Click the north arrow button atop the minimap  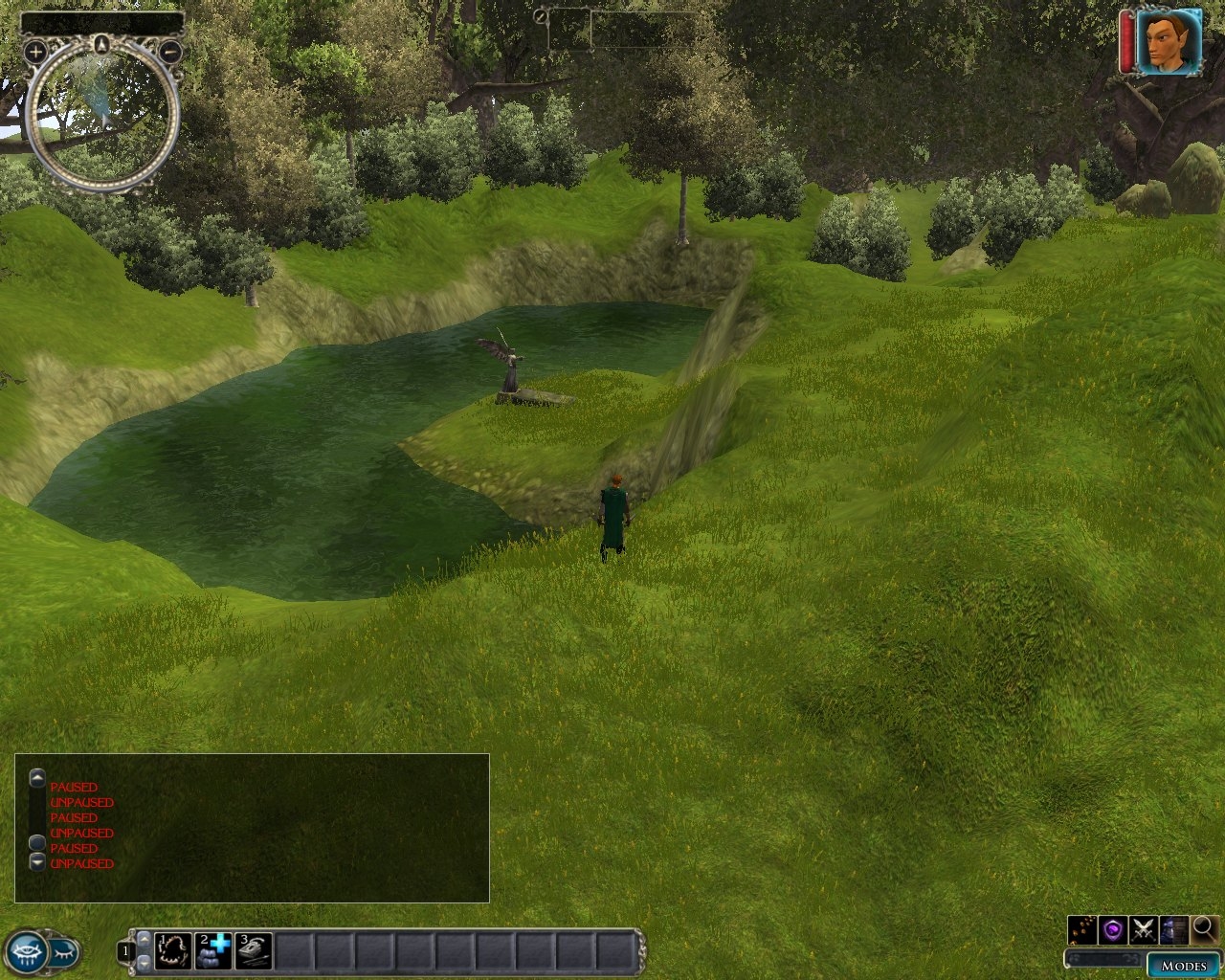pyautogui.click(x=101, y=41)
